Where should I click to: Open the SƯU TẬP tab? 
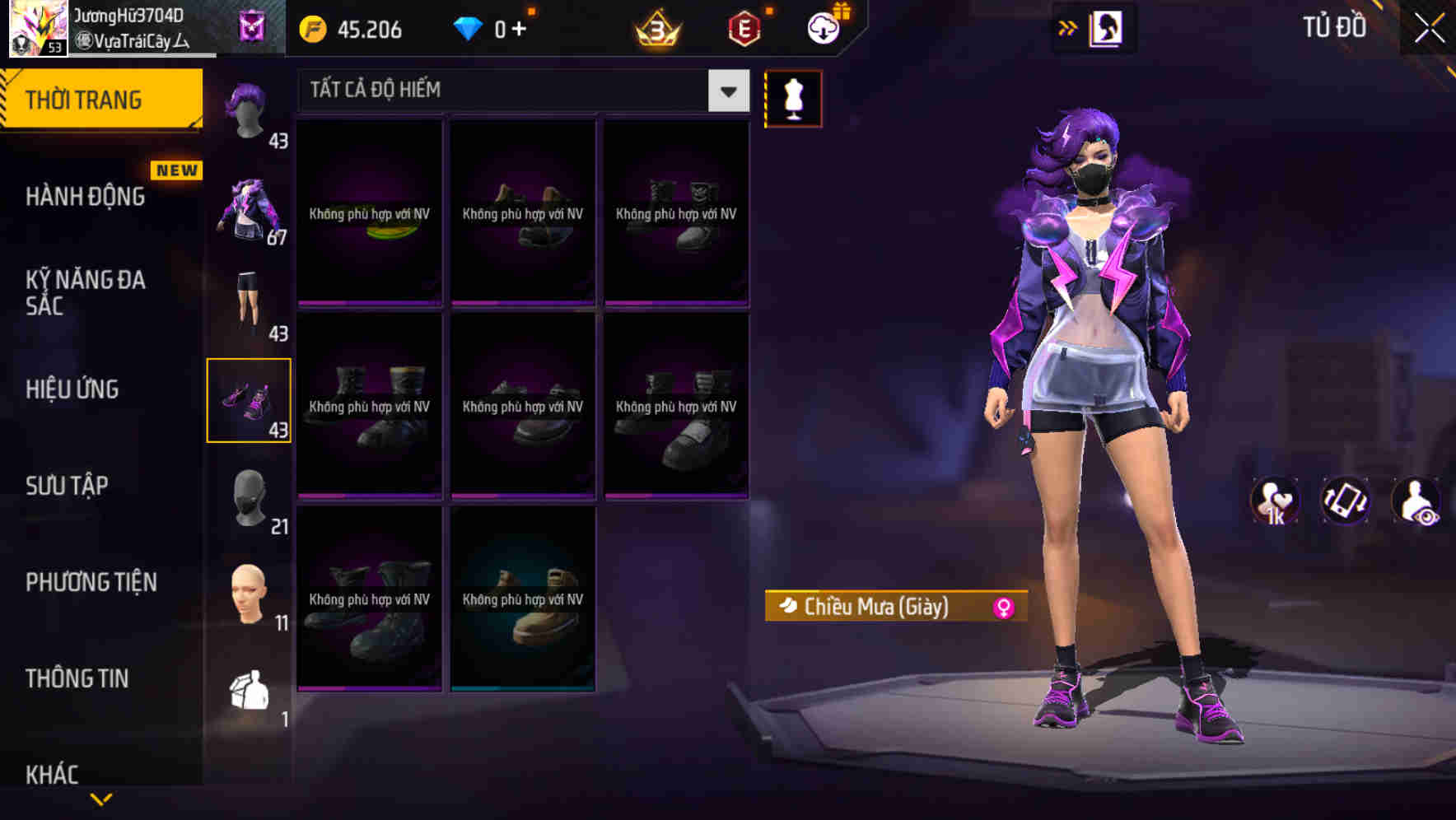[69, 486]
